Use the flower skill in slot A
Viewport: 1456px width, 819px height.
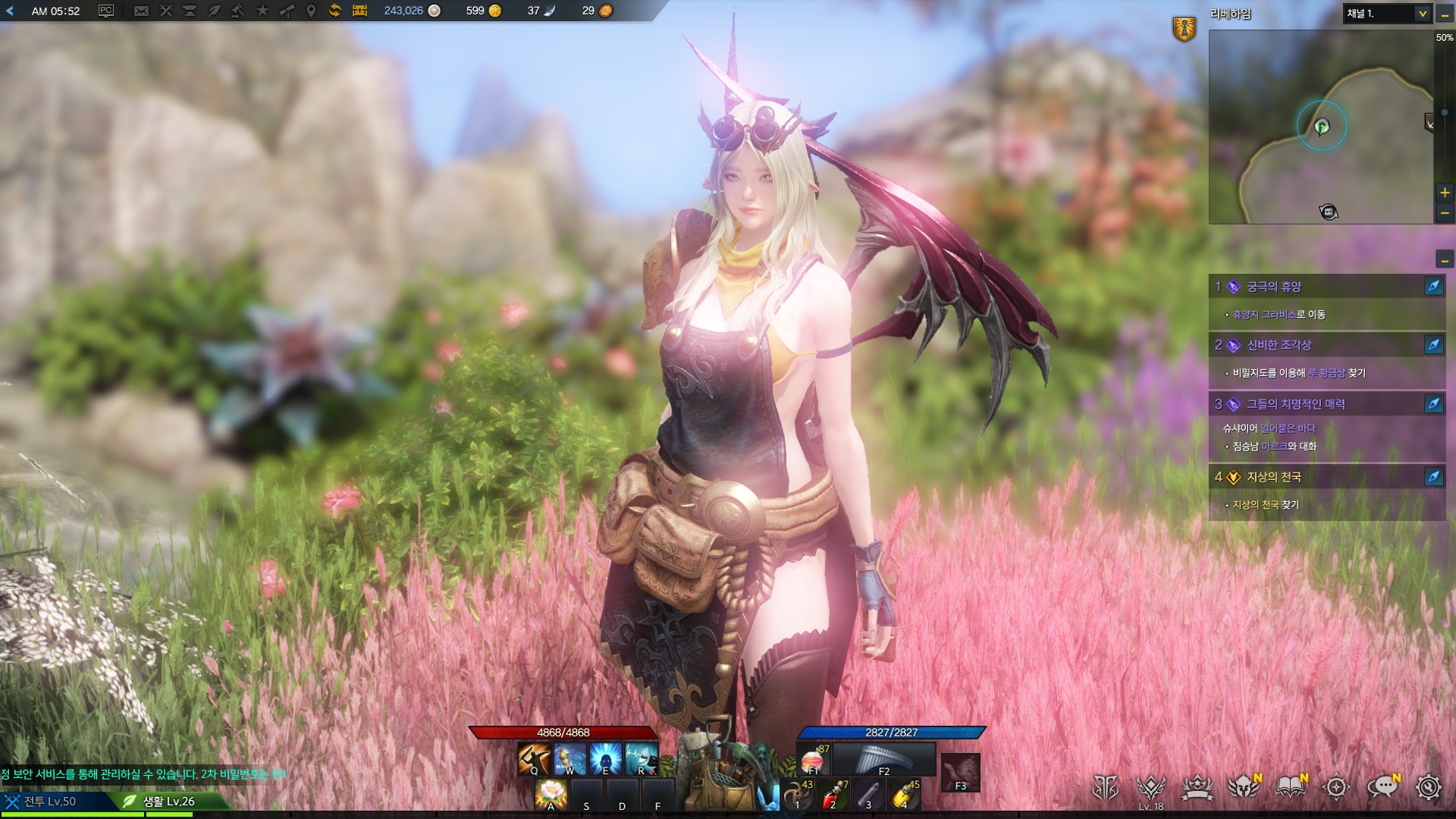(x=551, y=795)
